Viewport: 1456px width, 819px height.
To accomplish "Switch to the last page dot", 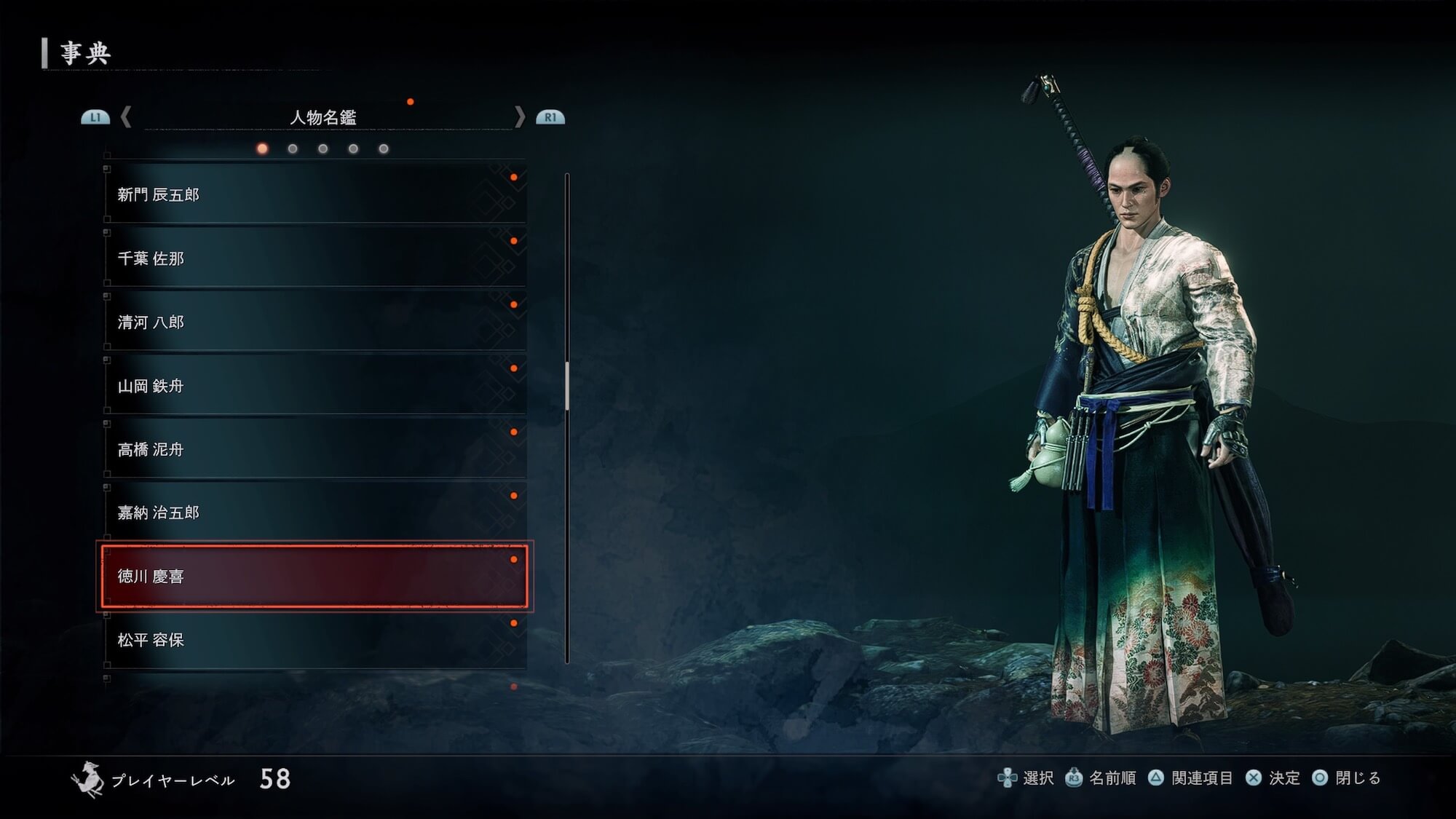I will 384,149.
